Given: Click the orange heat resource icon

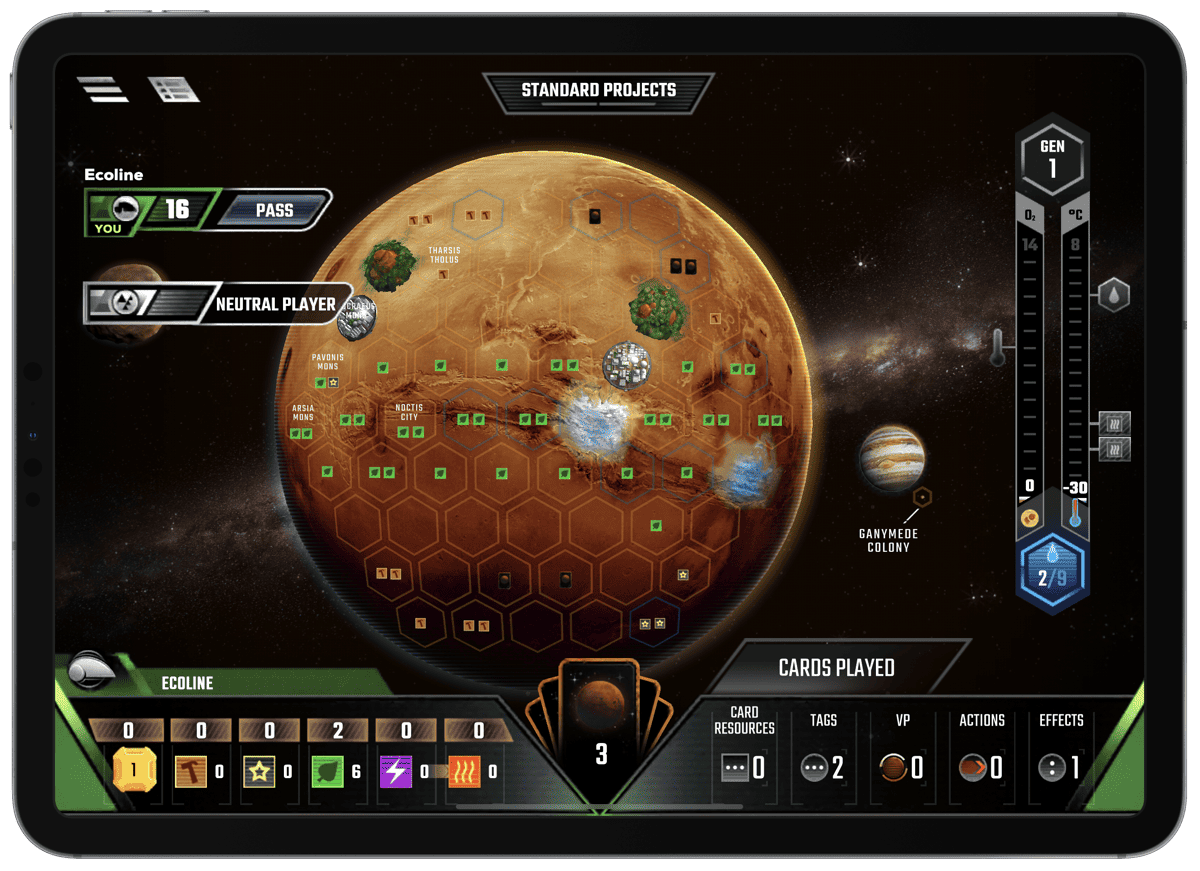Looking at the screenshot, I should point(465,771).
